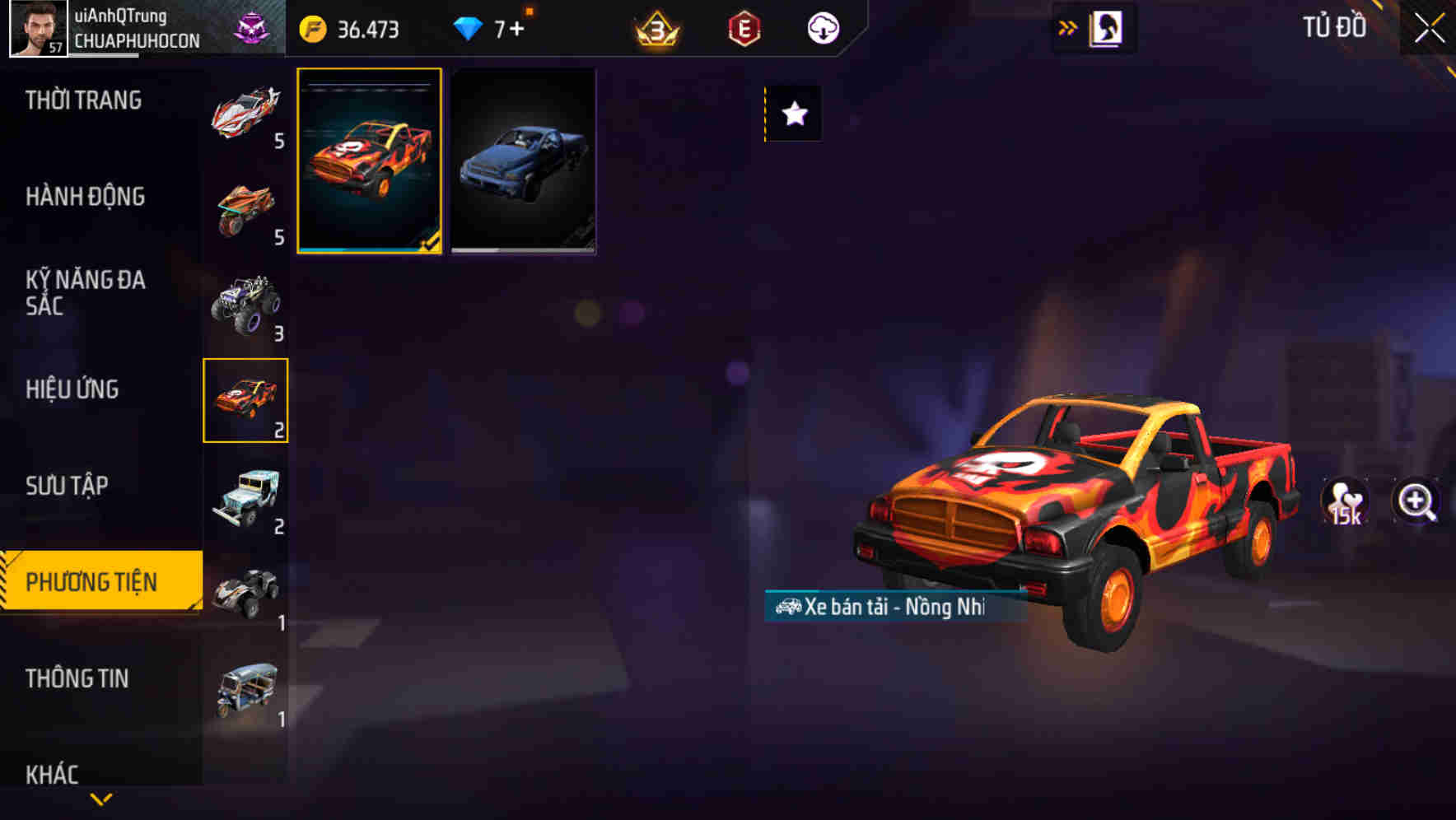Select the blue pickup truck skin thumbnail

523,161
